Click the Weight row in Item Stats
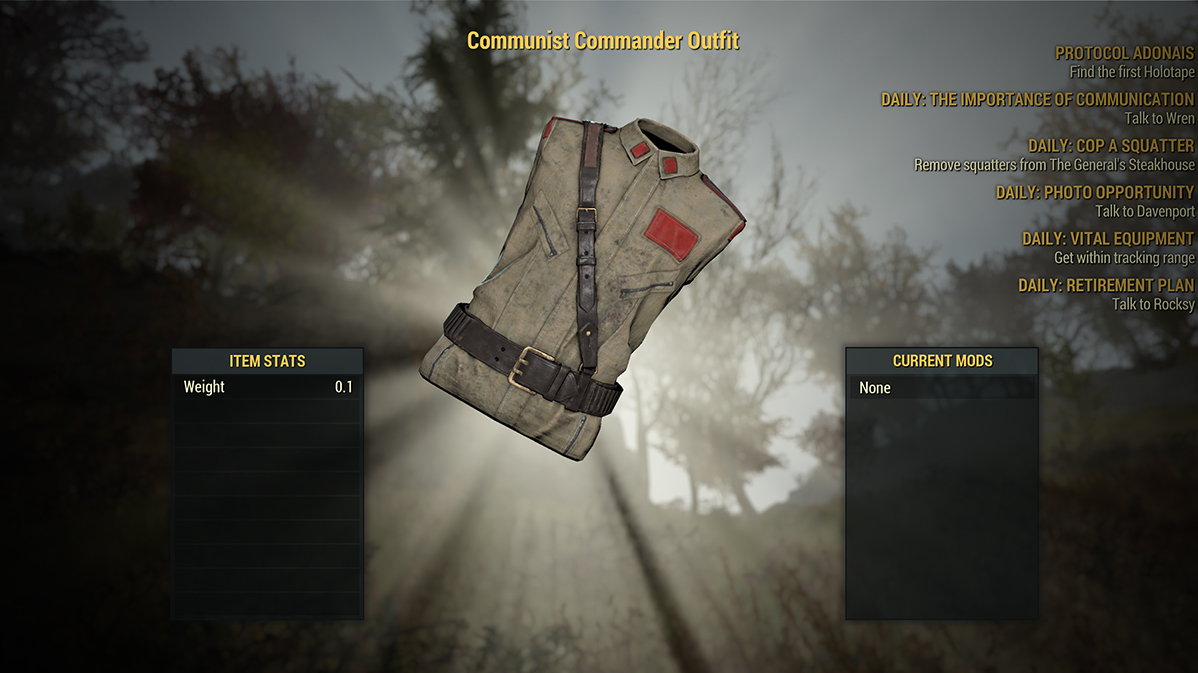The height and width of the screenshot is (673, 1198). [267, 387]
